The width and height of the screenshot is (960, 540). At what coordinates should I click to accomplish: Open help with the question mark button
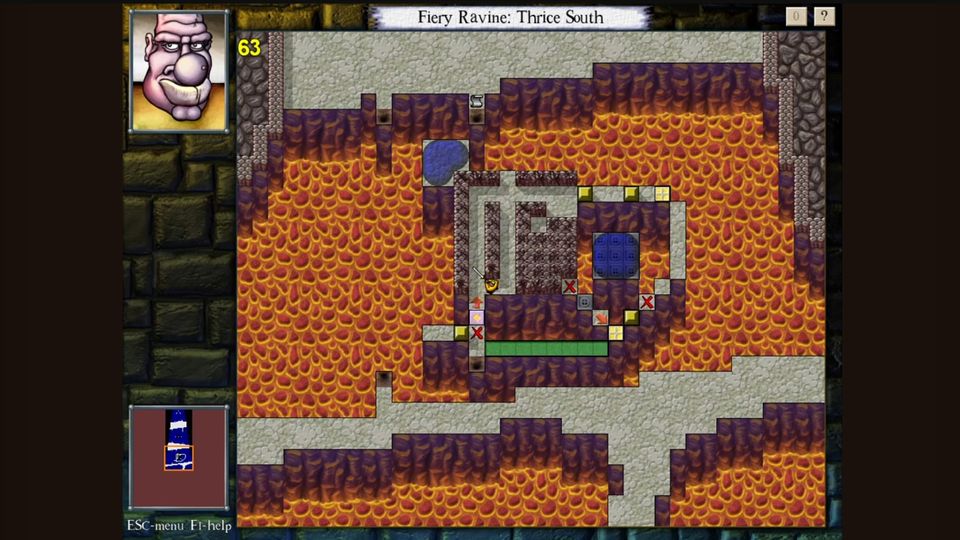(x=824, y=16)
